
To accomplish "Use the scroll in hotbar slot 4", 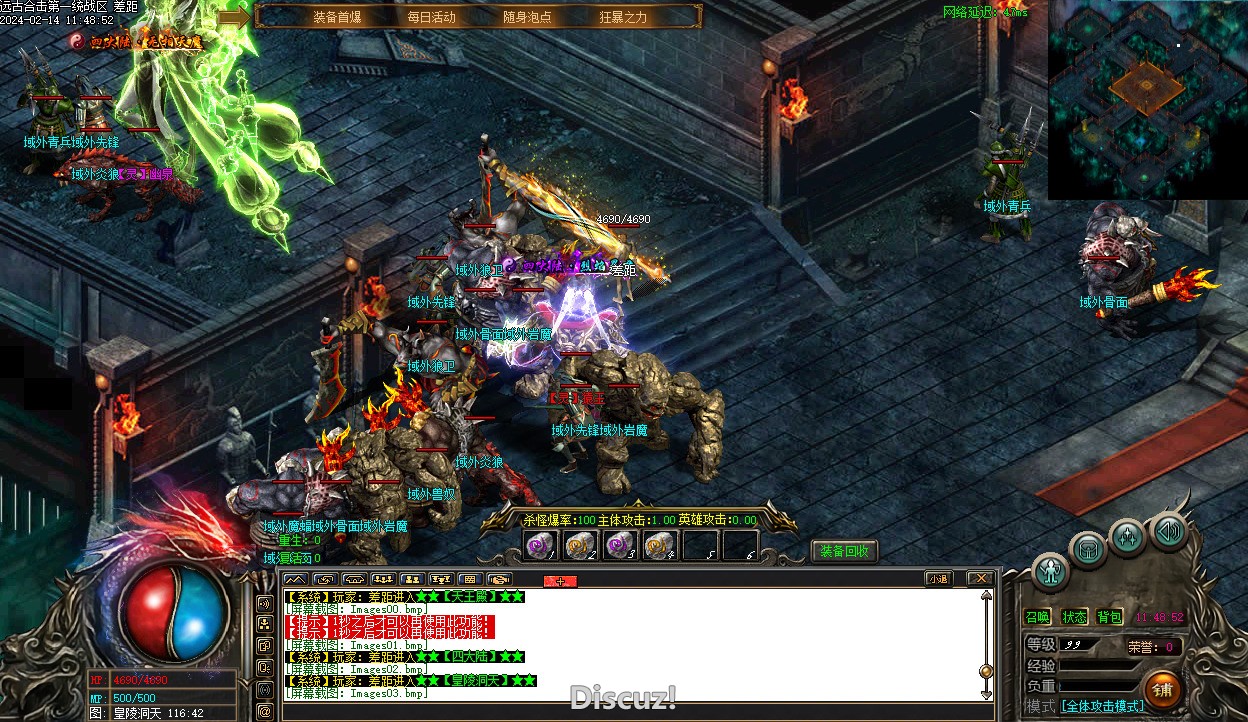I will coord(660,545).
